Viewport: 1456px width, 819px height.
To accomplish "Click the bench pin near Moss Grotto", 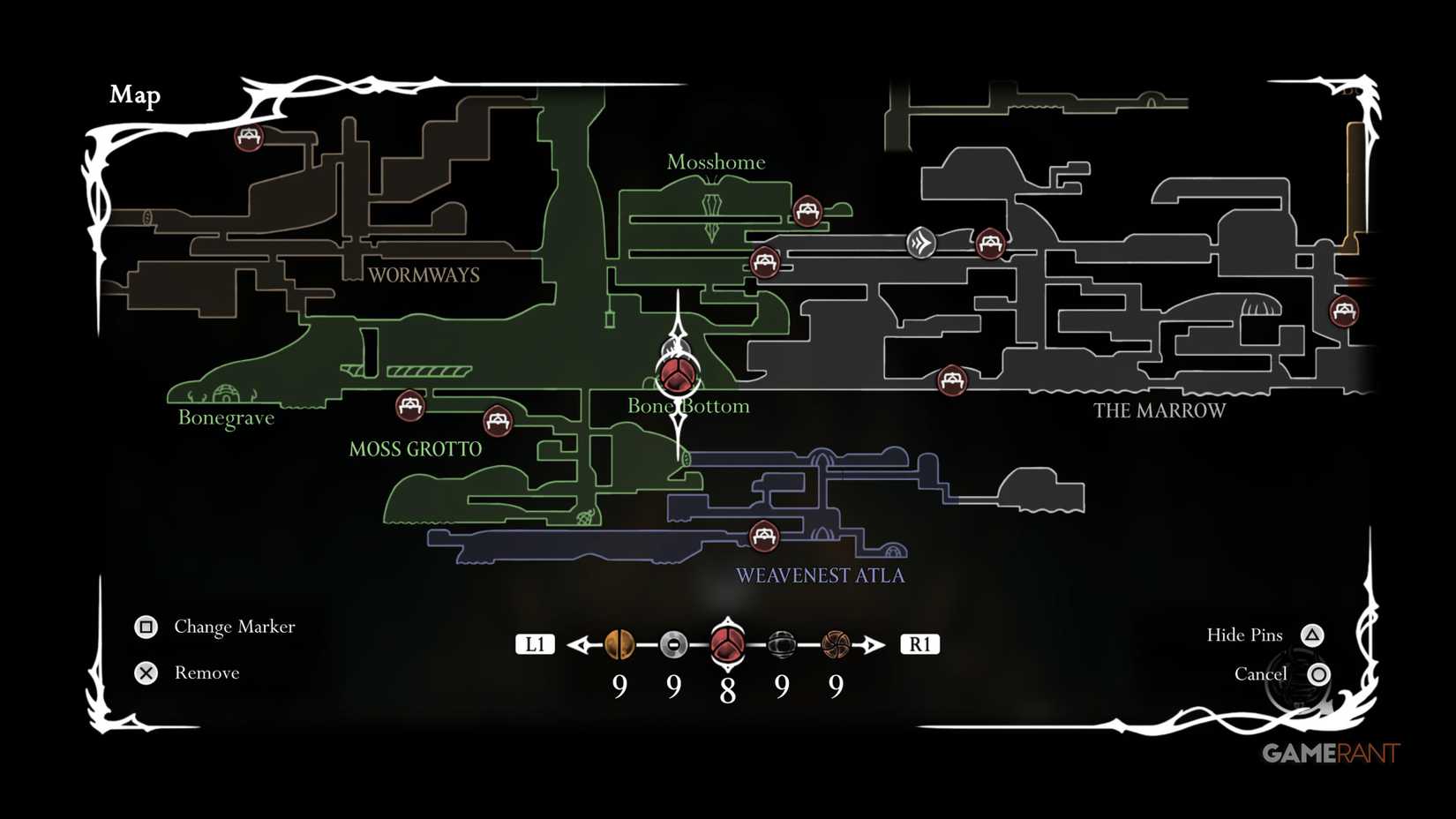I will [409, 407].
